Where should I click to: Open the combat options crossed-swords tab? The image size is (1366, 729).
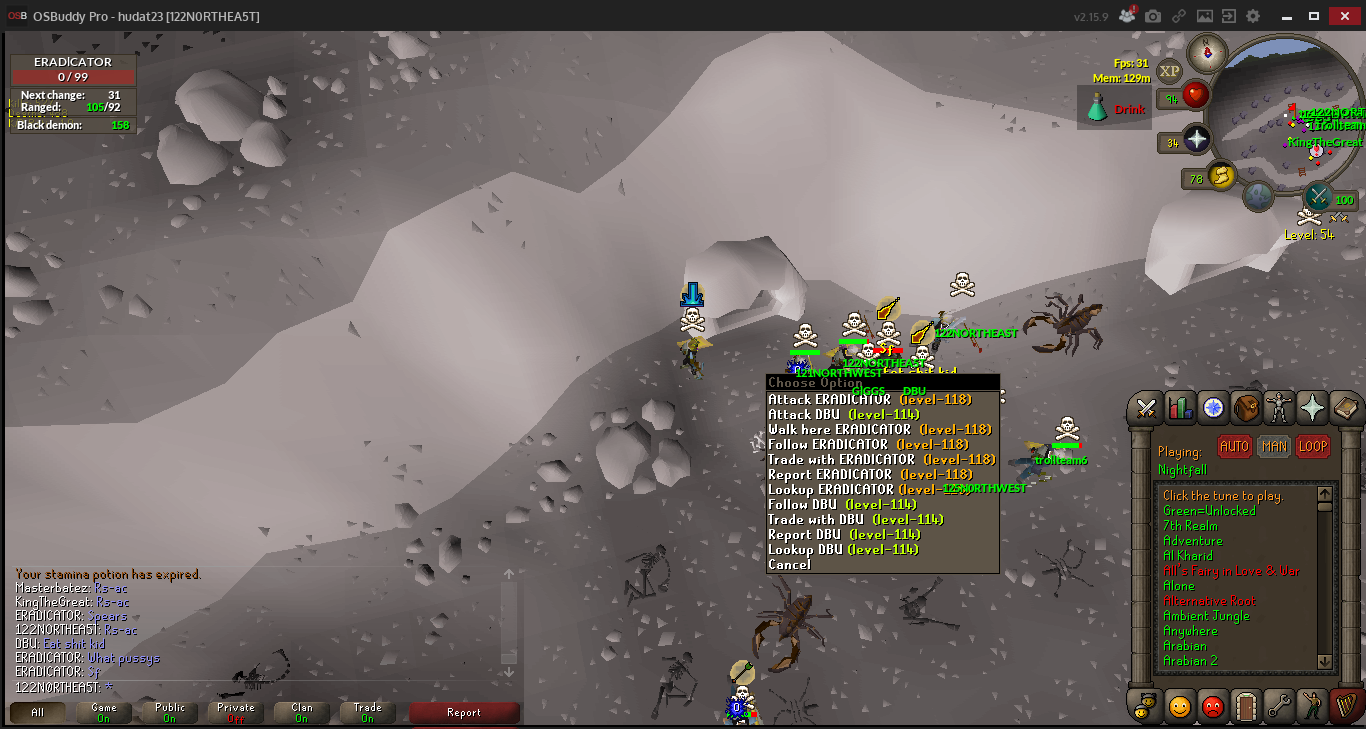click(1146, 408)
